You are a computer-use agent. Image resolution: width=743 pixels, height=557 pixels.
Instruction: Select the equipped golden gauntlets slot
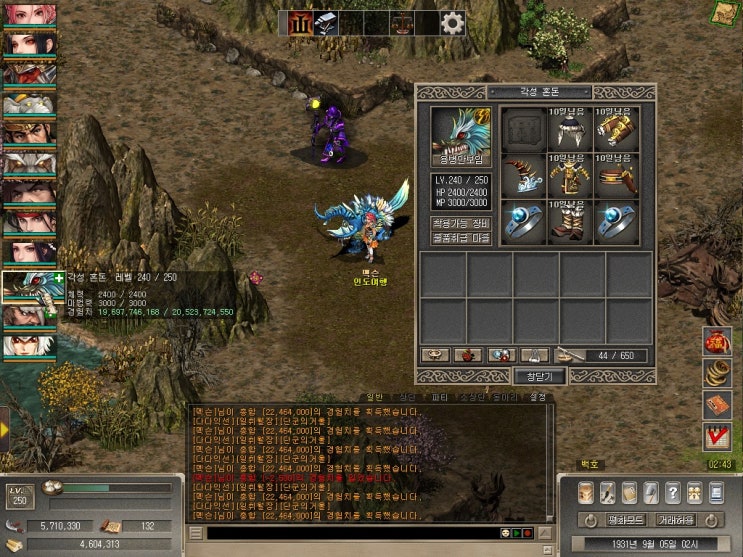617,129
